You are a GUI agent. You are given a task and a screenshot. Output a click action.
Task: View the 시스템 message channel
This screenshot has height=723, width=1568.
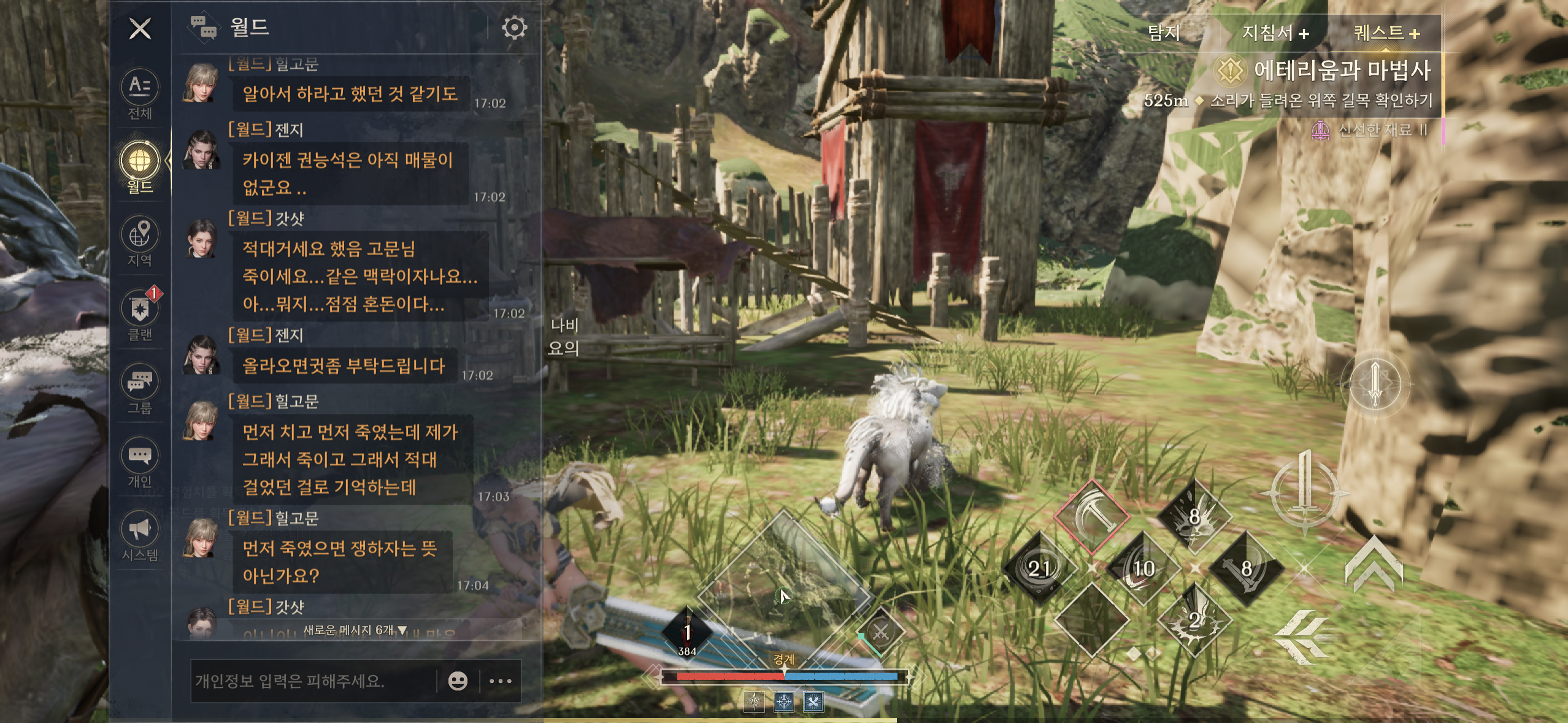(140, 535)
